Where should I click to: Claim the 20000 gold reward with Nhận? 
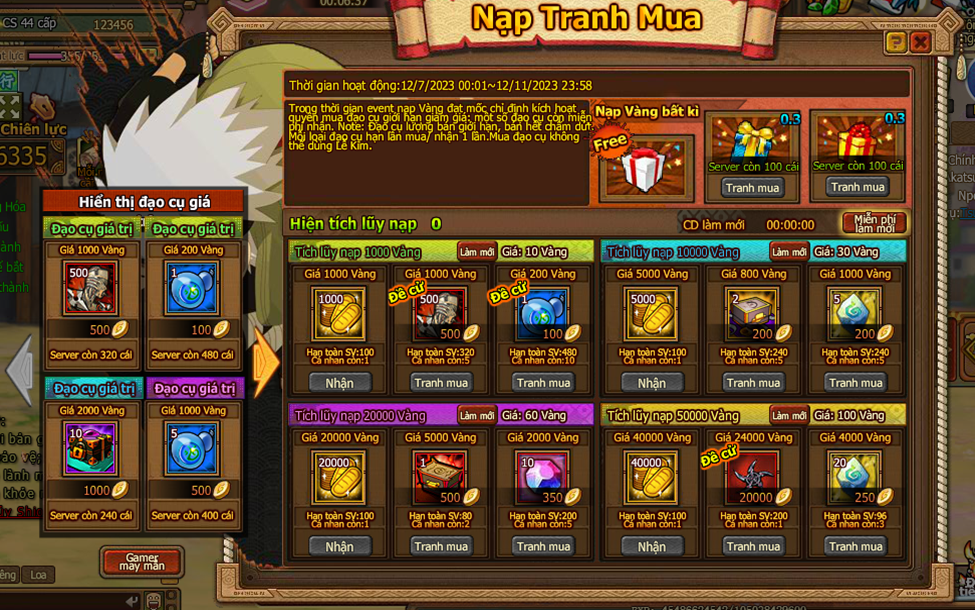pos(339,546)
